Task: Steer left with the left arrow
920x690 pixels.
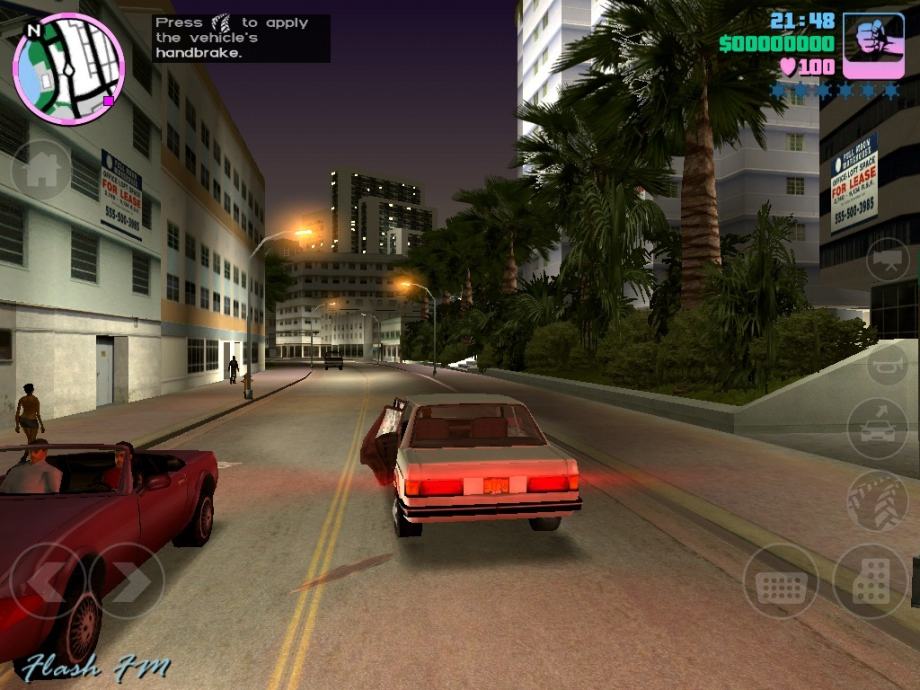Action: point(47,581)
